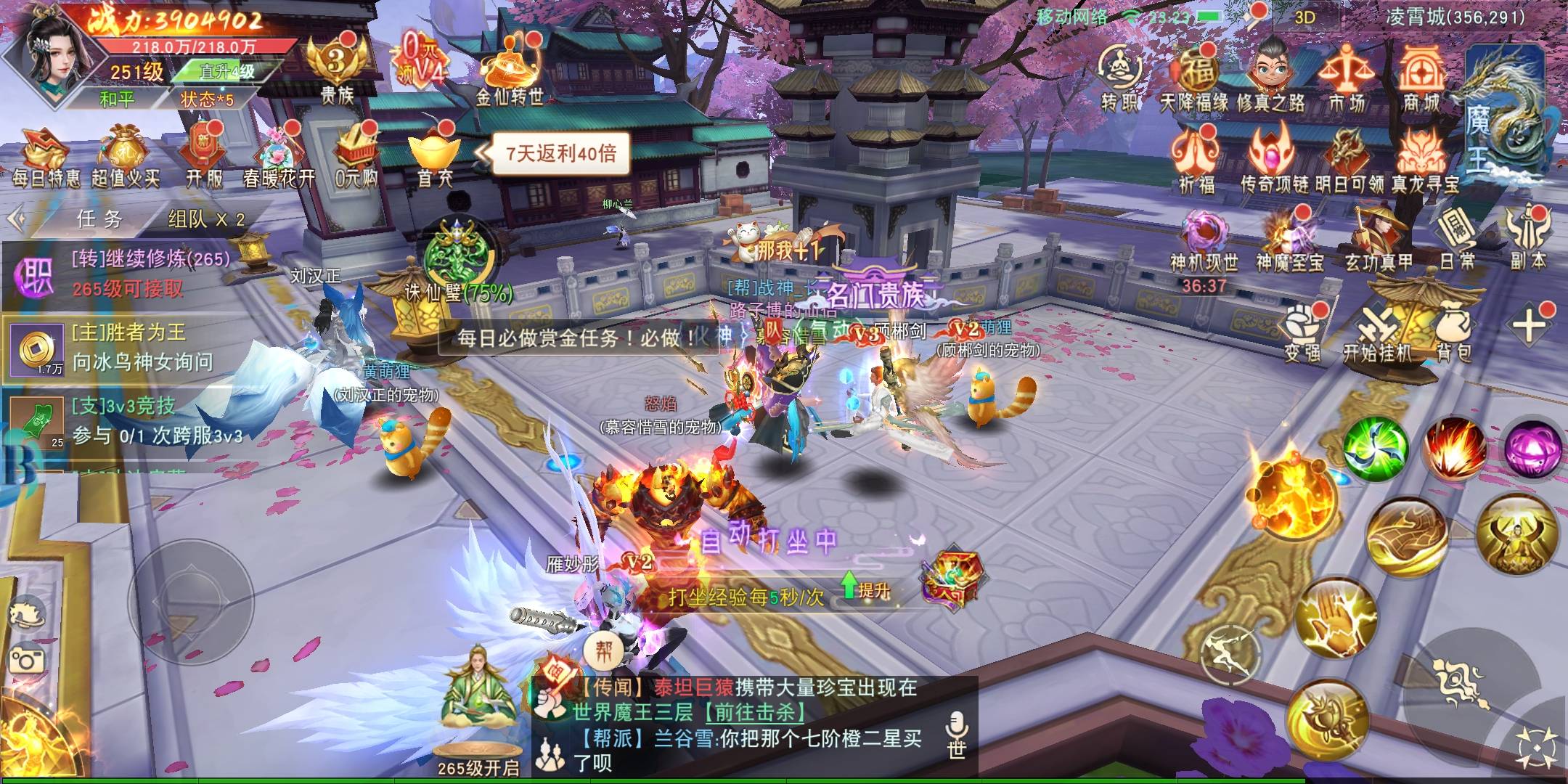Image resolution: width=1568 pixels, height=784 pixels.
Task: Toggle the 3D camera view button
Action: click(1304, 17)
